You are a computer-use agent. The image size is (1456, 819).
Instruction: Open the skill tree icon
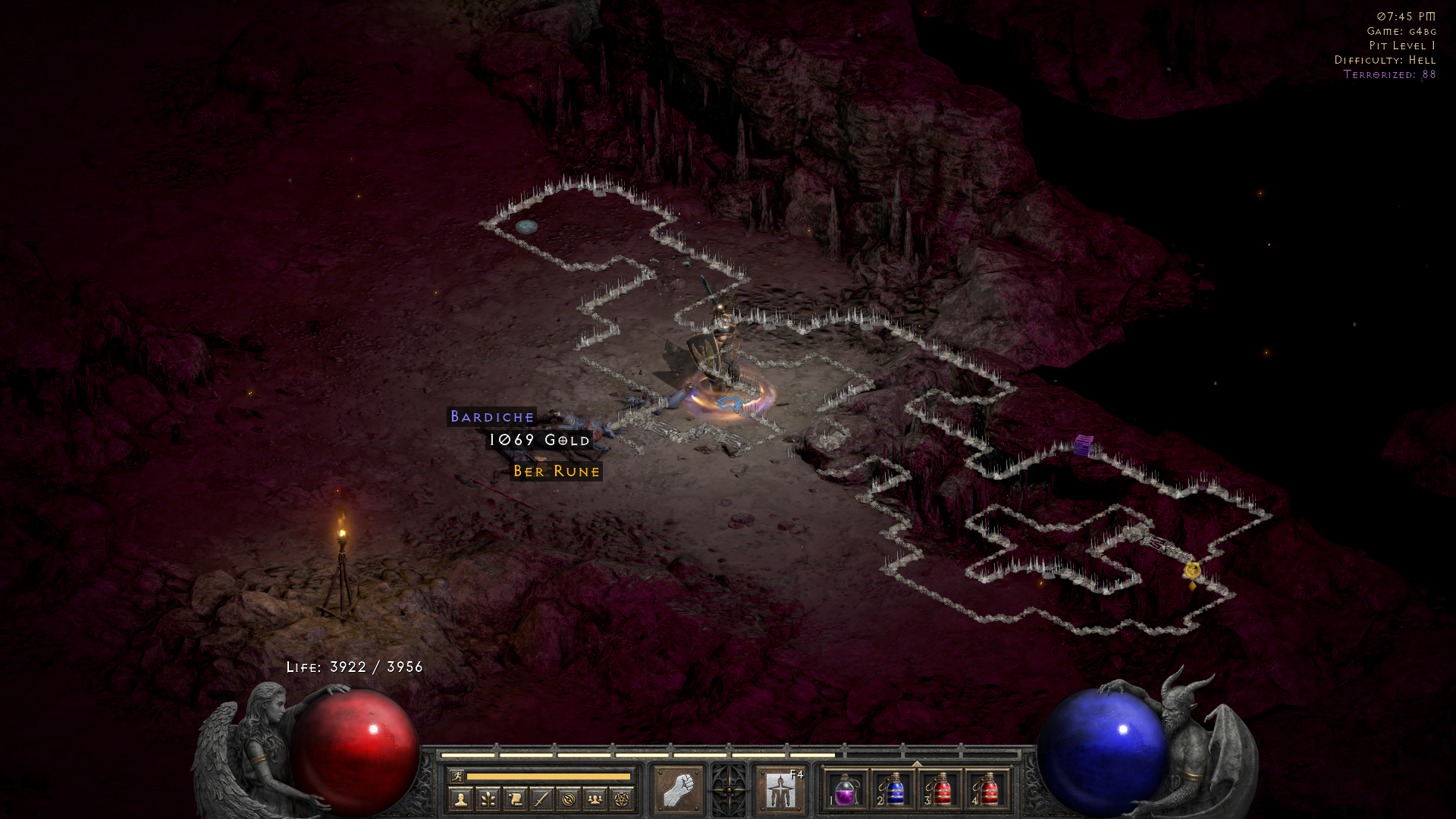490,801
